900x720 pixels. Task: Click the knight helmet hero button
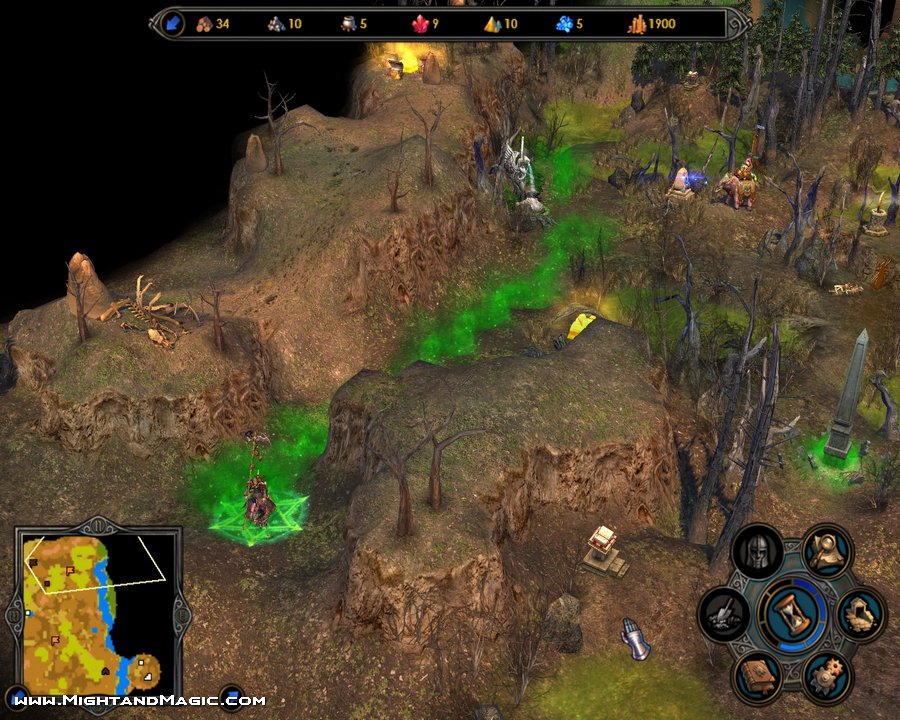(757, 550)
